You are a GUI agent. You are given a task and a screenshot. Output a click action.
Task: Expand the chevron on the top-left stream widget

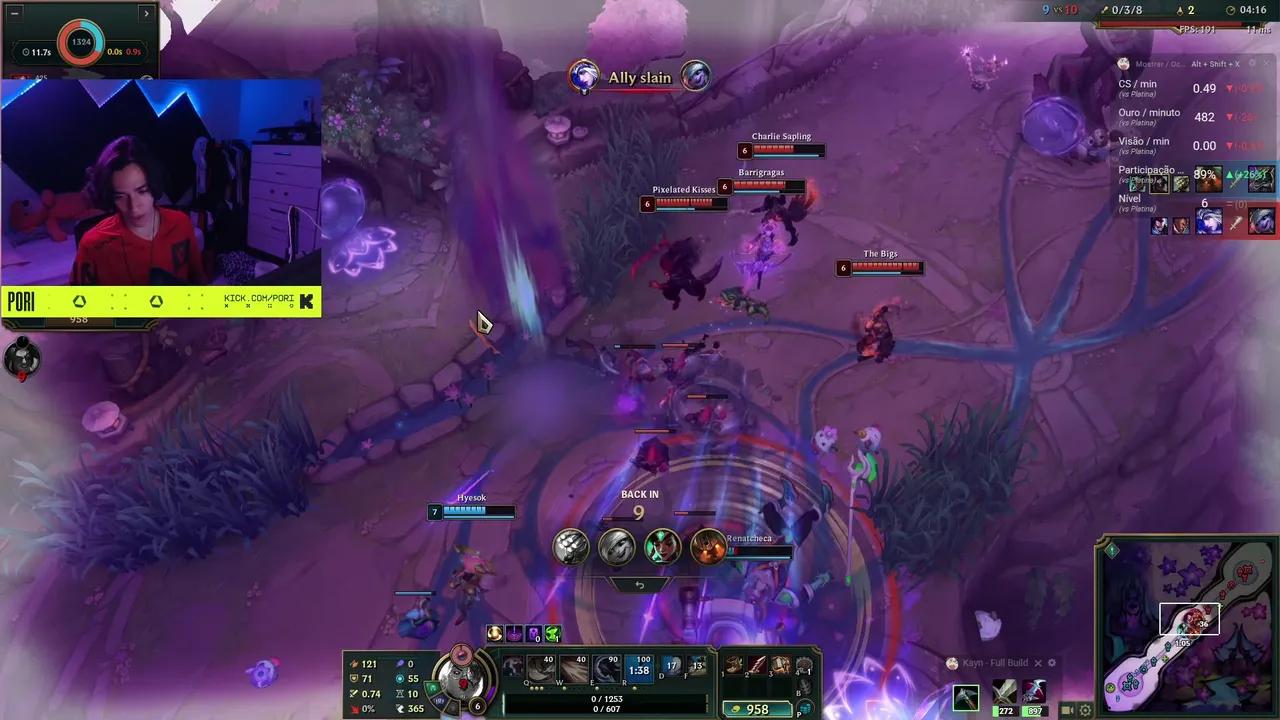(x=146, y=13)
